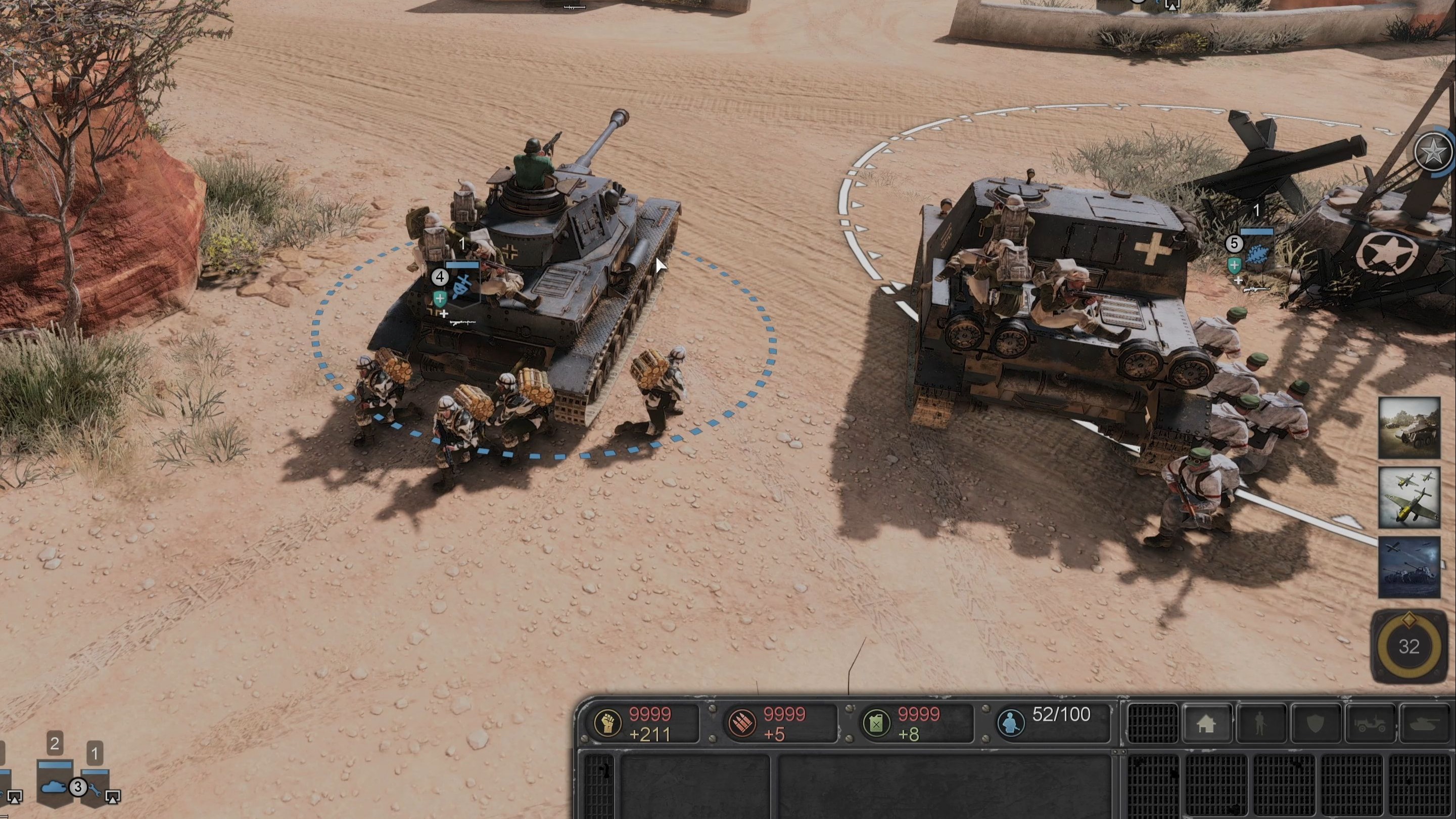
Task: Switch to the tank production tab
Action: pyautogui.click(x=1426, y=723)
